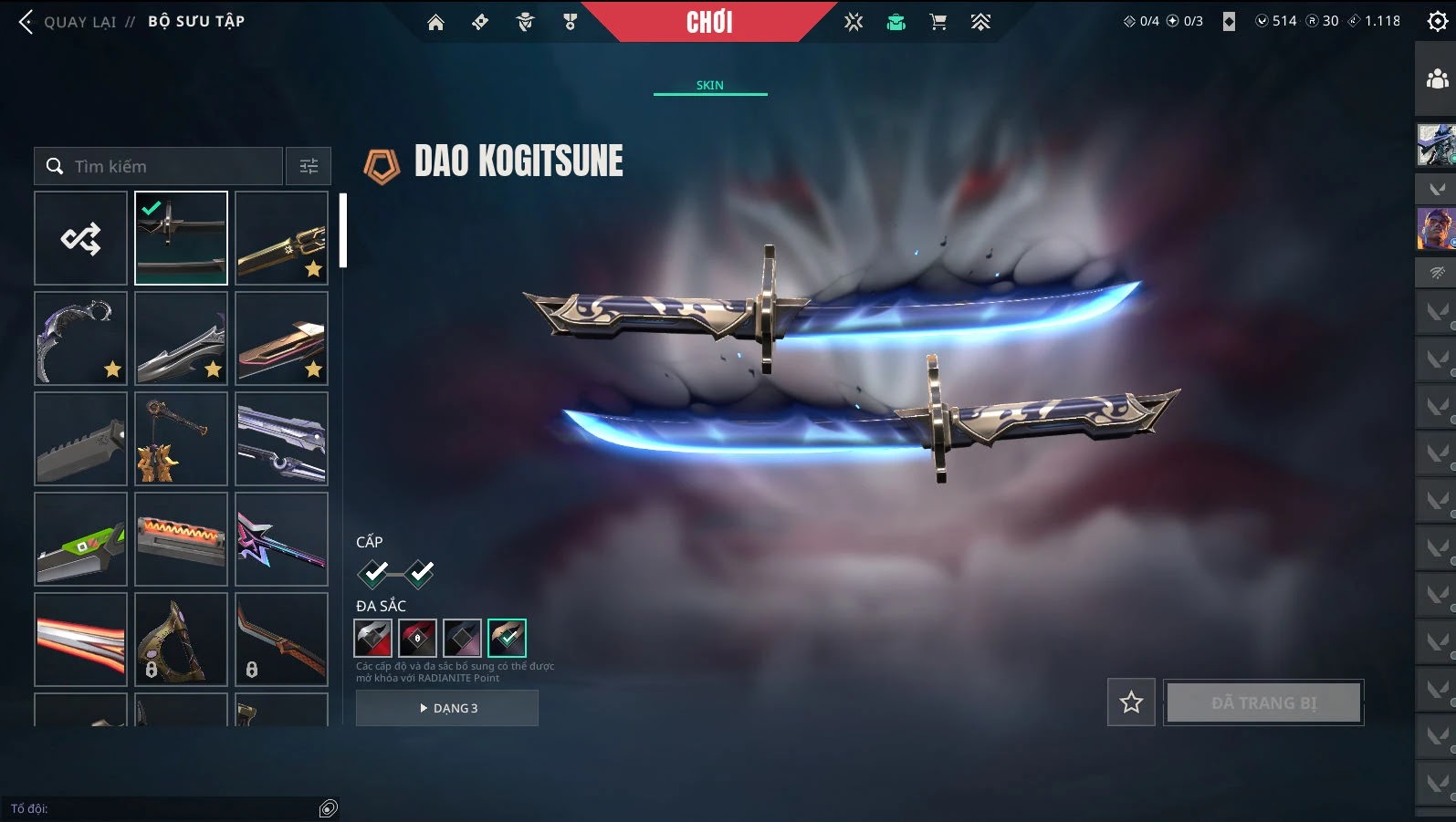Start a match with CHƠI button
This screenshot has width=1456, height=822.
click(709, 22)
